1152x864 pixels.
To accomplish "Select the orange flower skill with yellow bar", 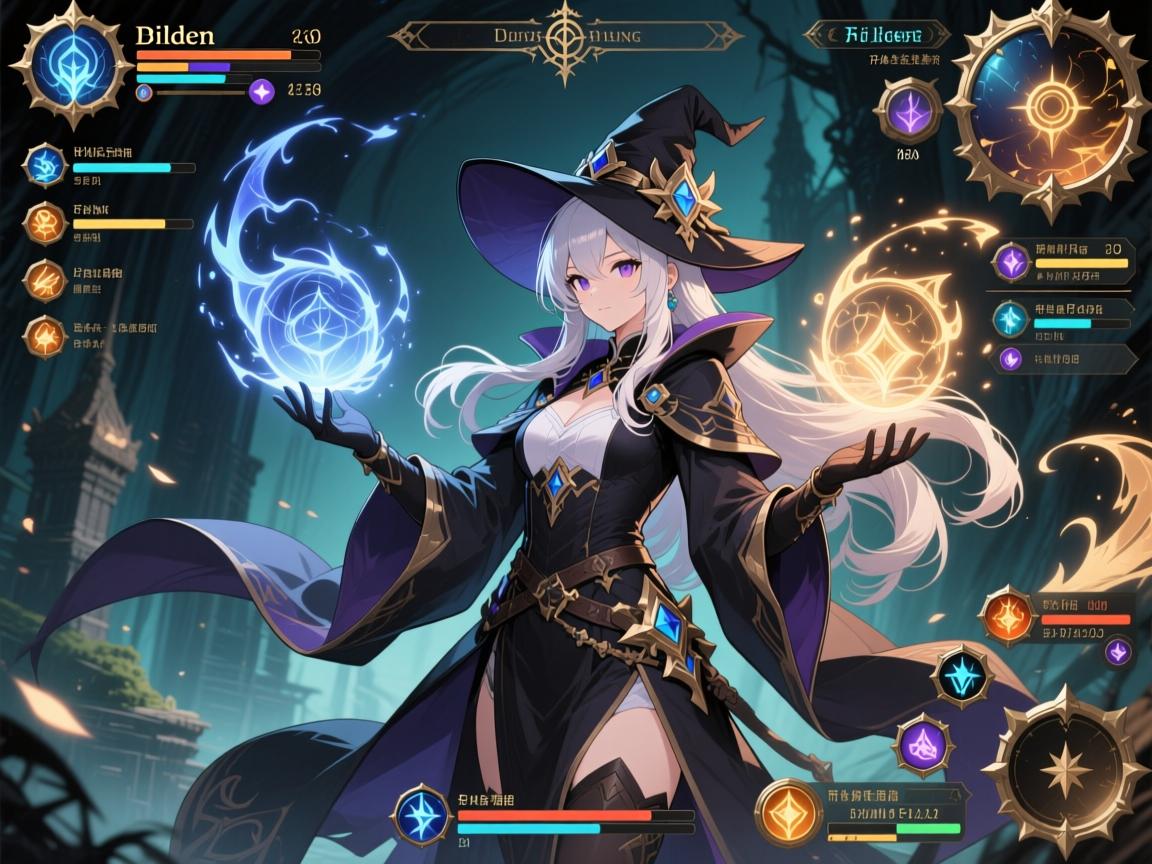I will pos(44,222).
